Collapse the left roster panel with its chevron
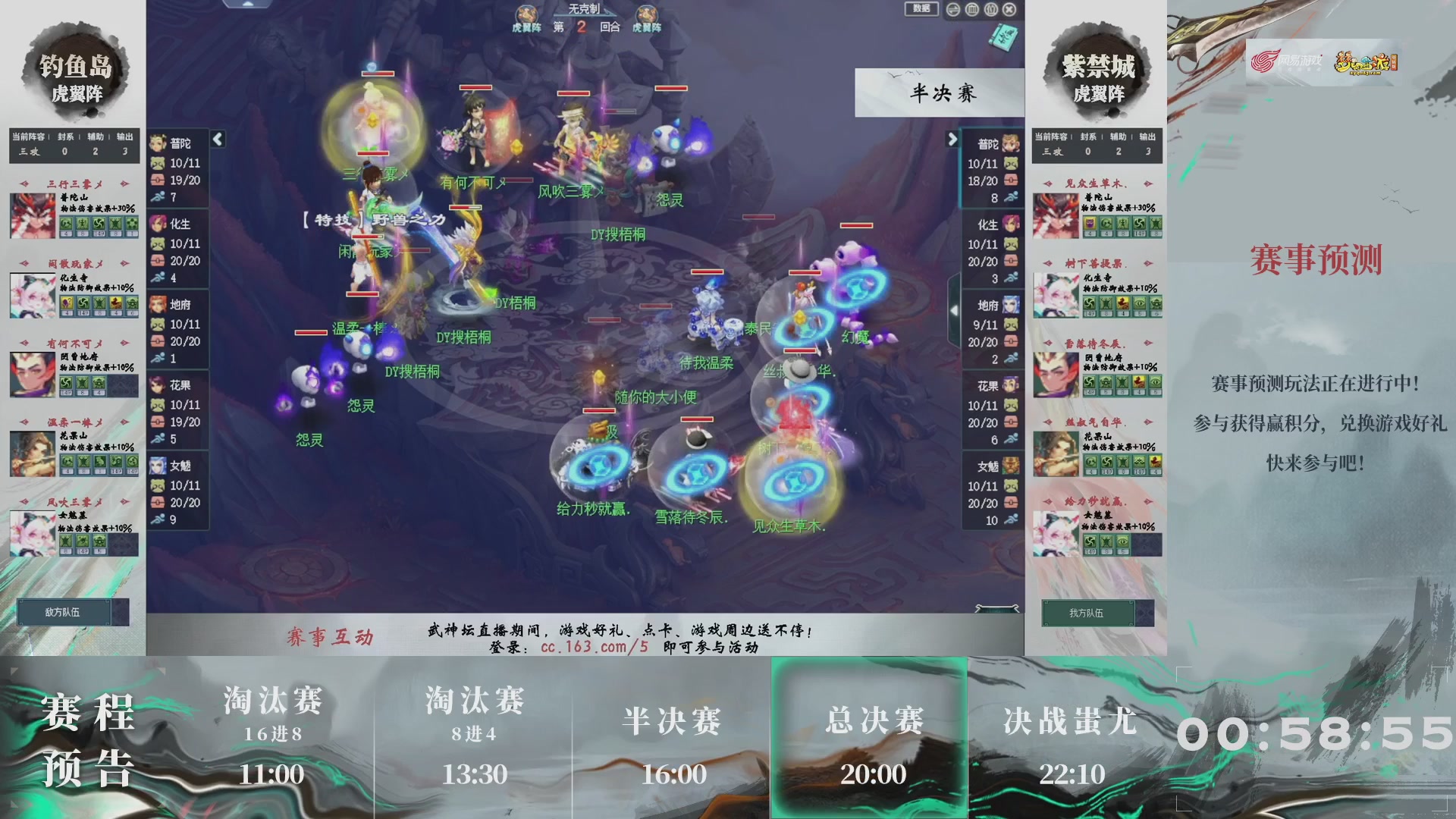Screen dimensions: 1456x819 click(217, 139)
